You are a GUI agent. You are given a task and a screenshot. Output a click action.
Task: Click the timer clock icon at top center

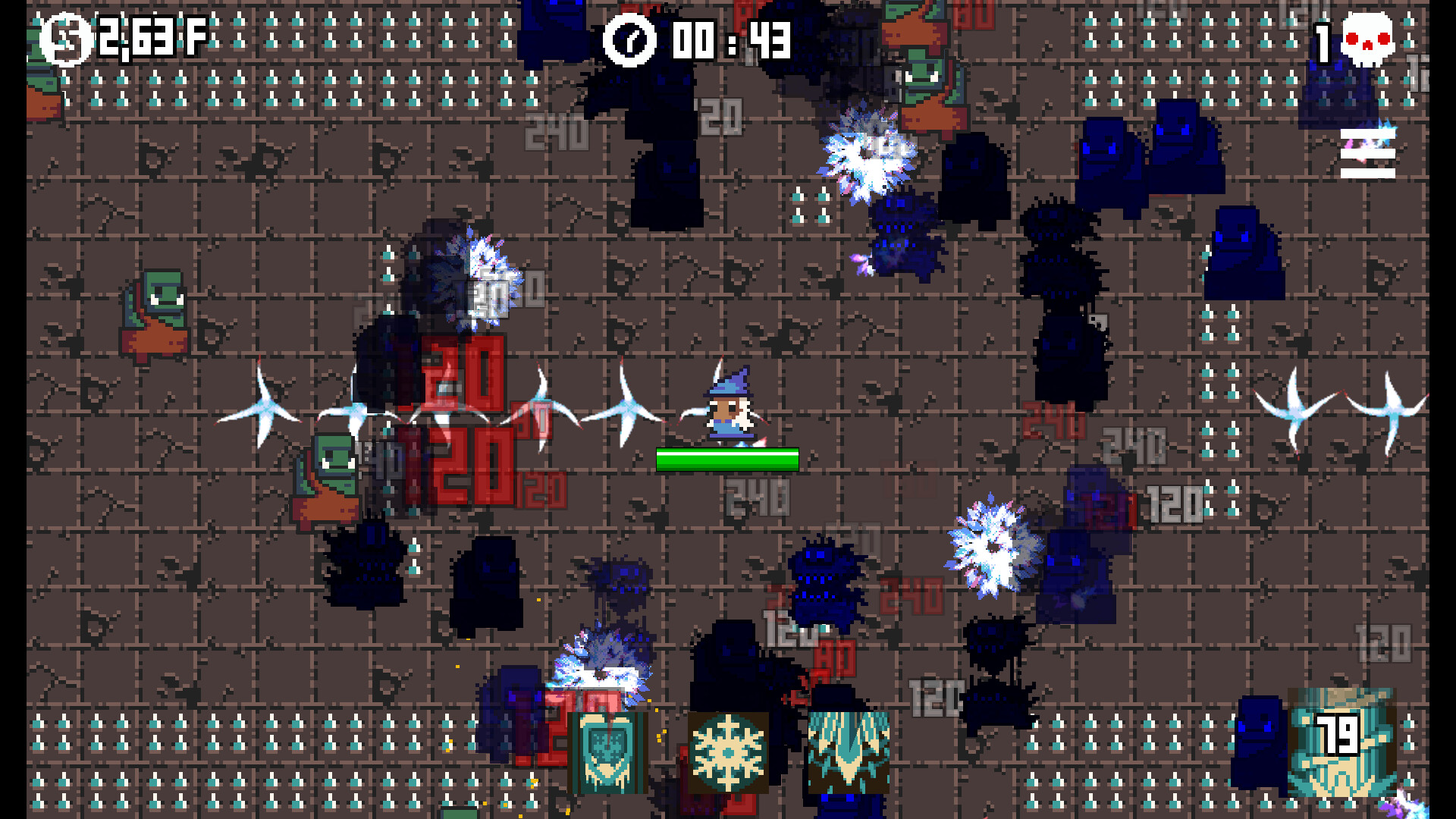pos(629,42)
